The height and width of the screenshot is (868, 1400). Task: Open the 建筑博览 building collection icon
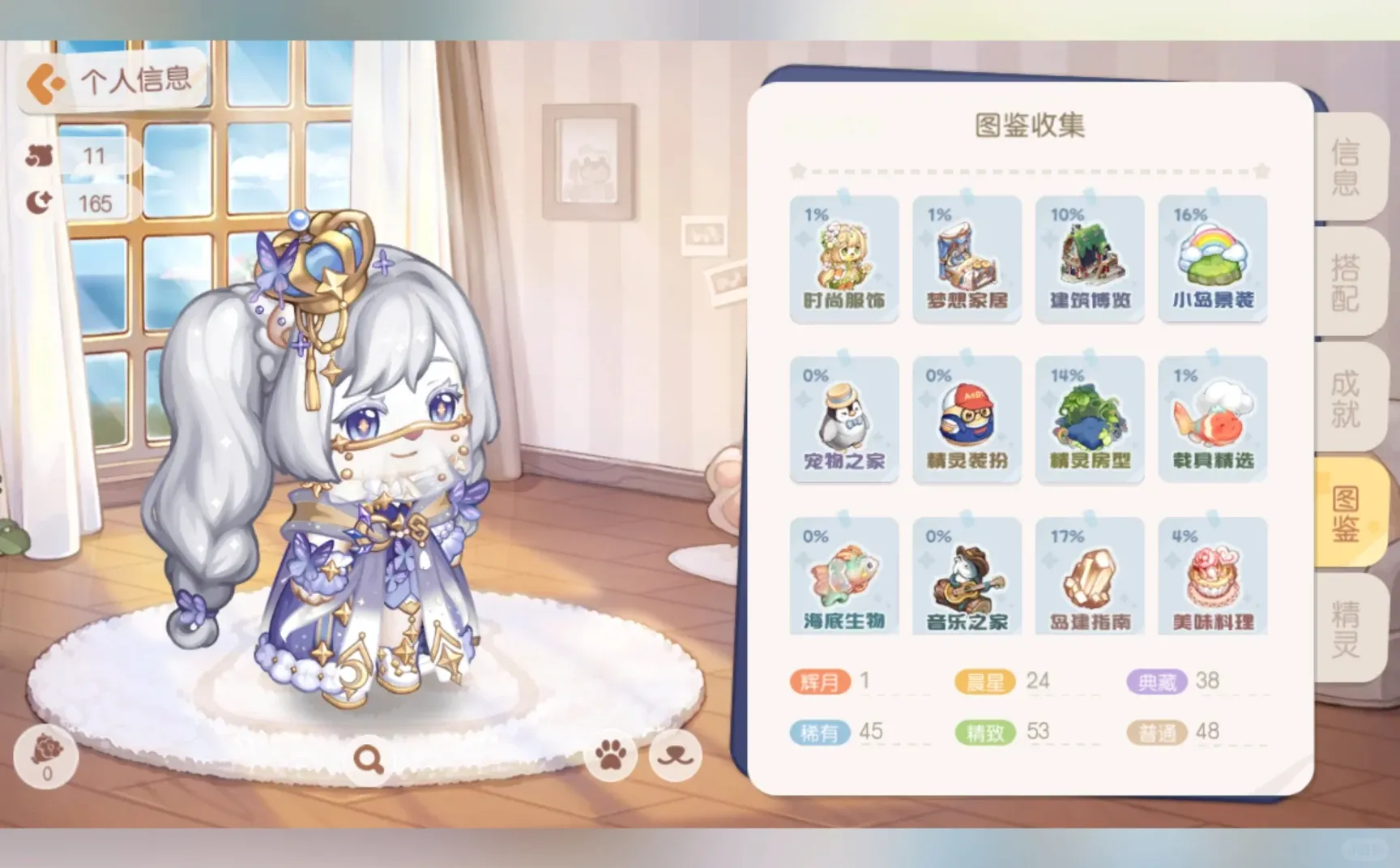pyautogui.click(x=1090, y=258)
